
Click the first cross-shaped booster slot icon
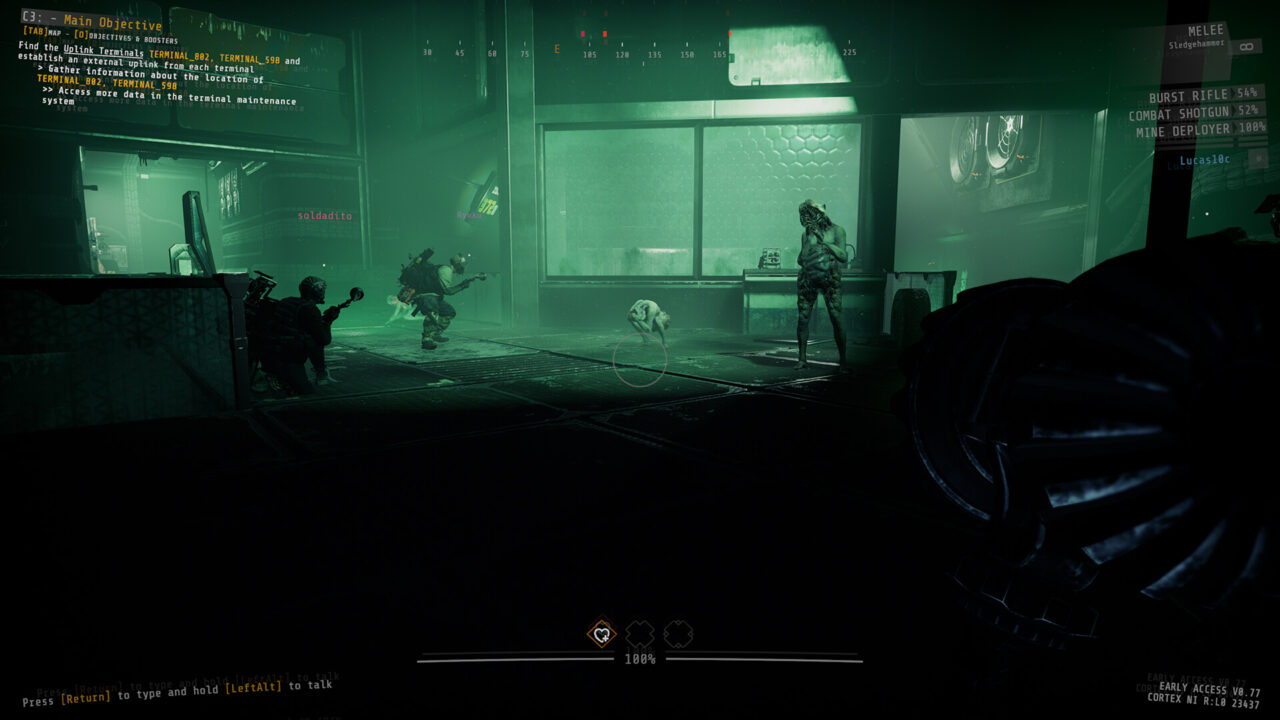pos(638,635)
